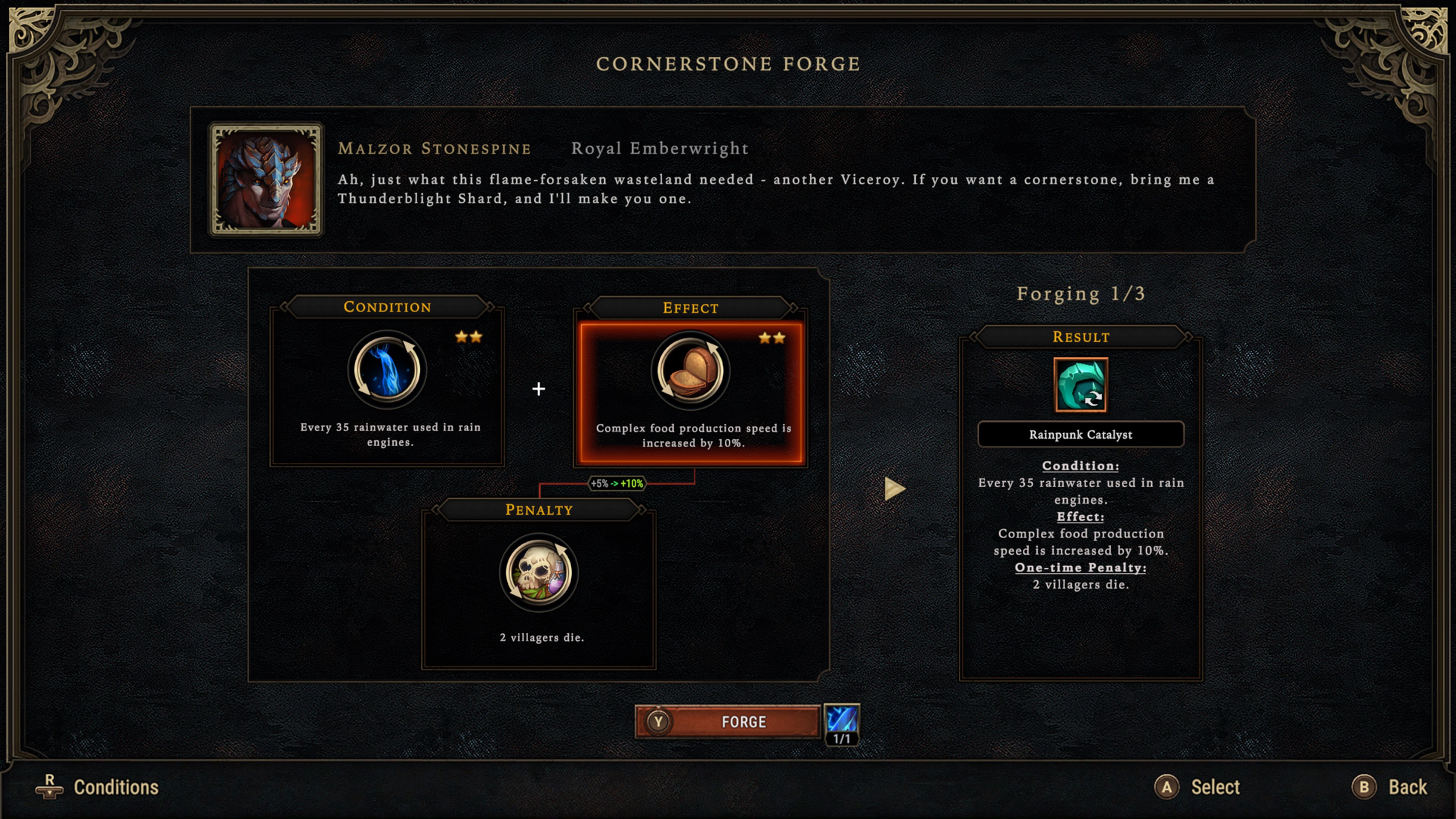Click the Select prompt label

click(1214, 788)
